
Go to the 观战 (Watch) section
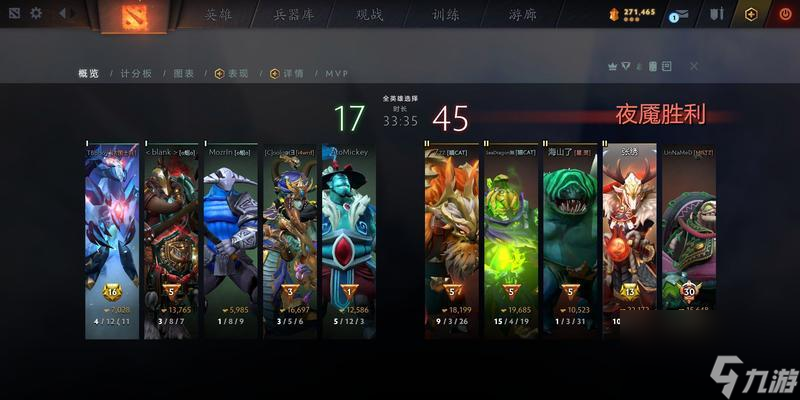coord(369,15)
